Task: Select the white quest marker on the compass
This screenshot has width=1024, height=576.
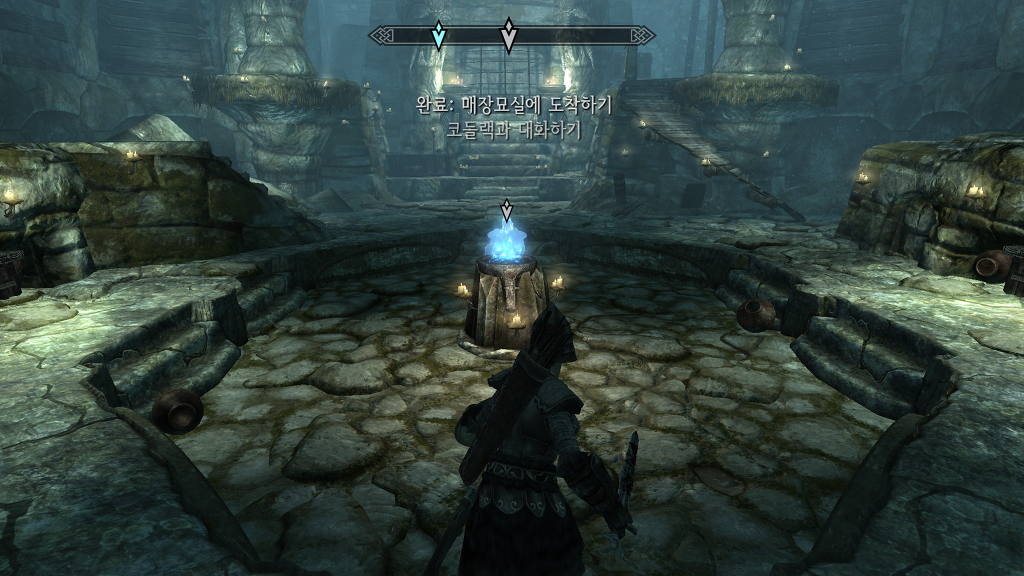Action: tap(508, 36)
